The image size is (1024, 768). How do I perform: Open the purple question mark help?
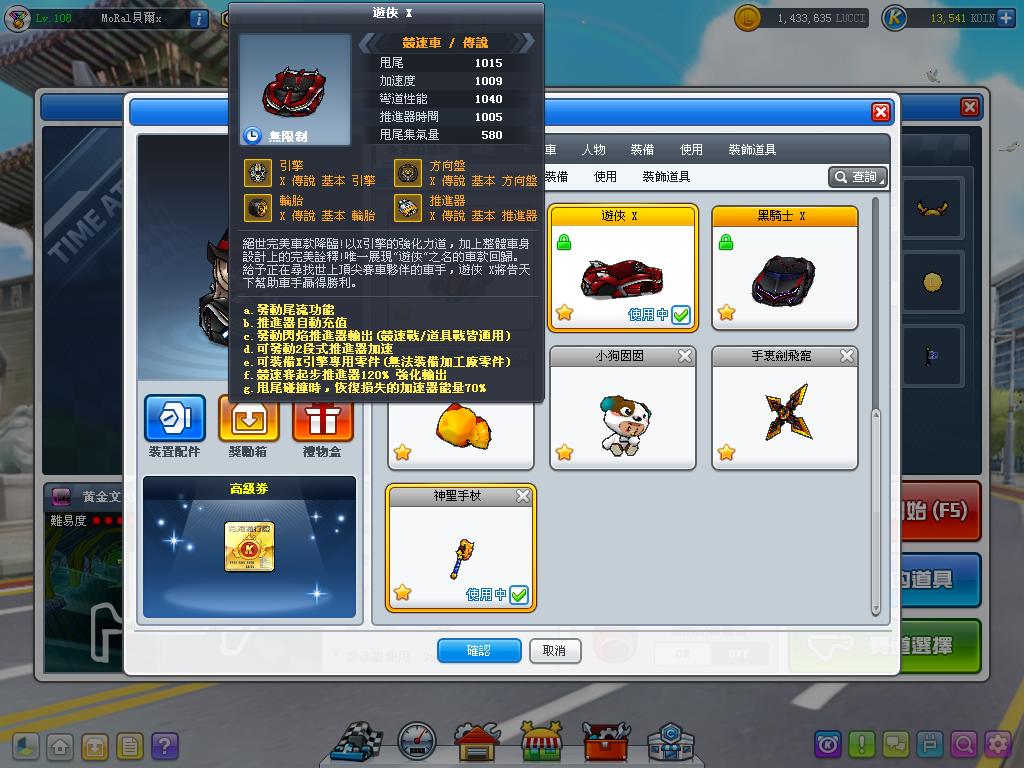(164, 746)
